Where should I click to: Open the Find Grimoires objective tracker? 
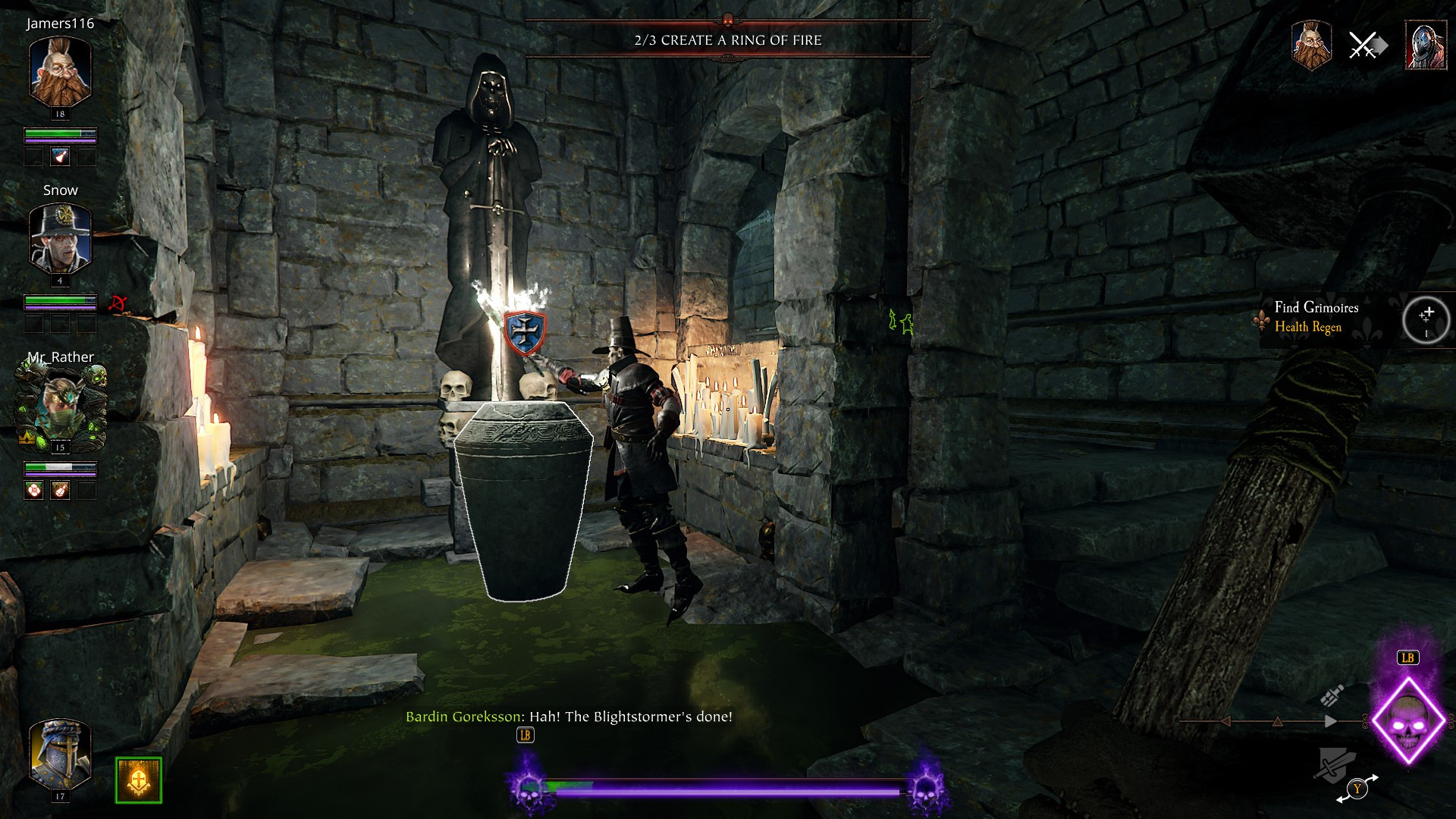[x=1316, y=317]
